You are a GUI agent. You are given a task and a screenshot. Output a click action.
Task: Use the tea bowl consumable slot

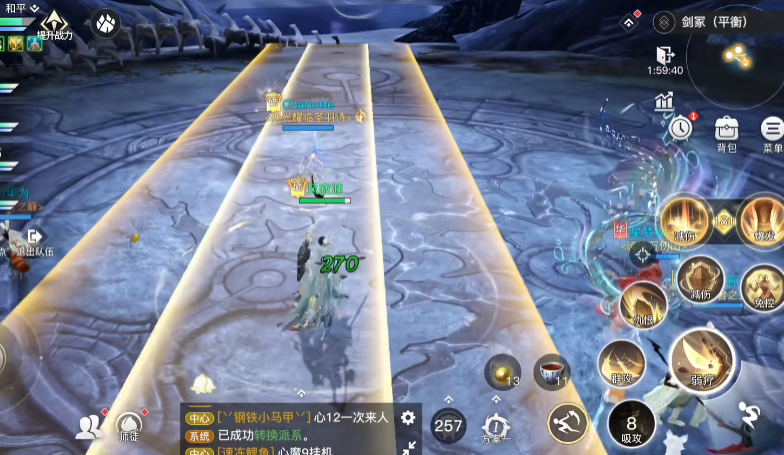click(x=551, y=371)
